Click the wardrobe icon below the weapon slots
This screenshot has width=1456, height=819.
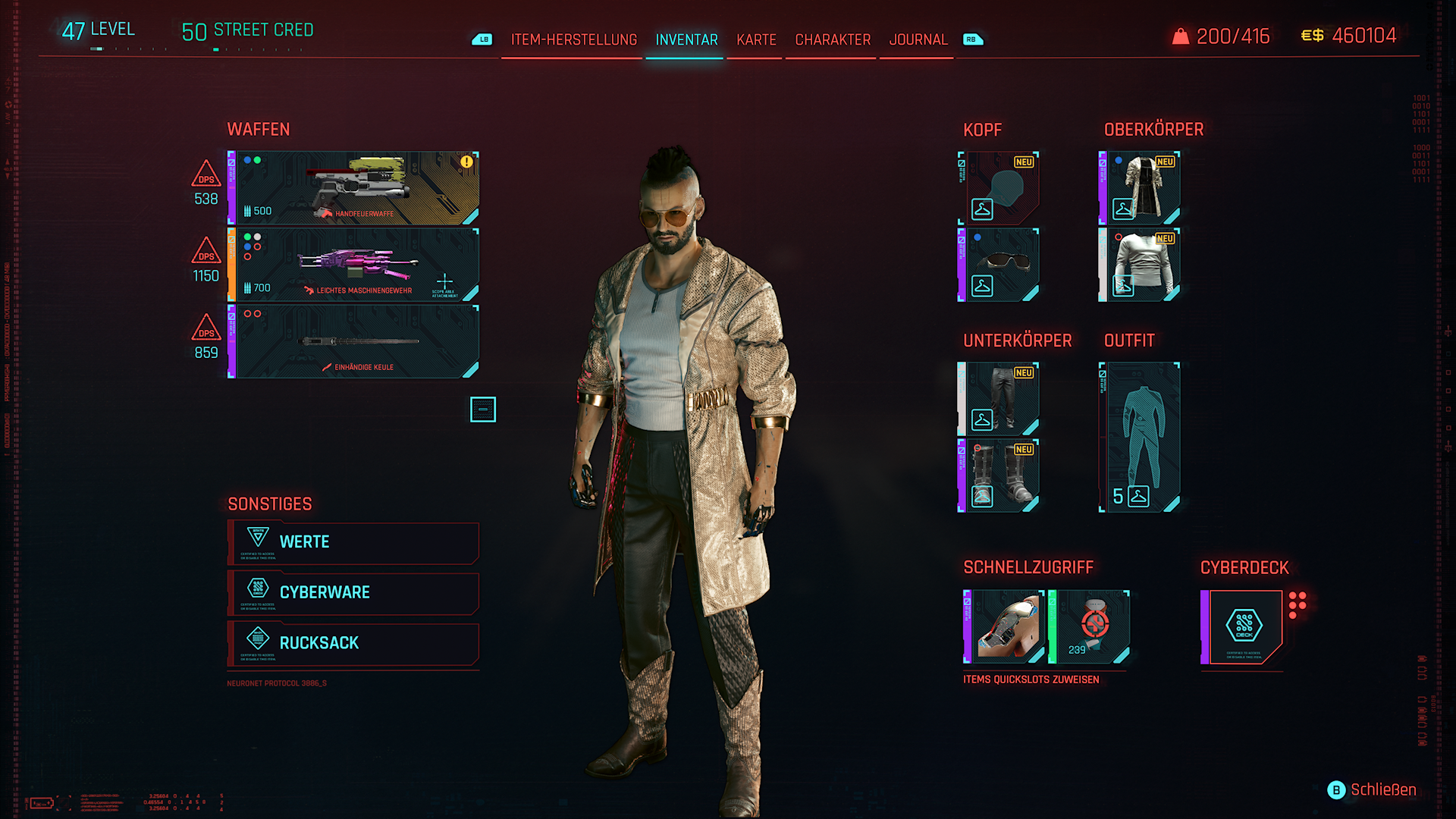(484, 409)
